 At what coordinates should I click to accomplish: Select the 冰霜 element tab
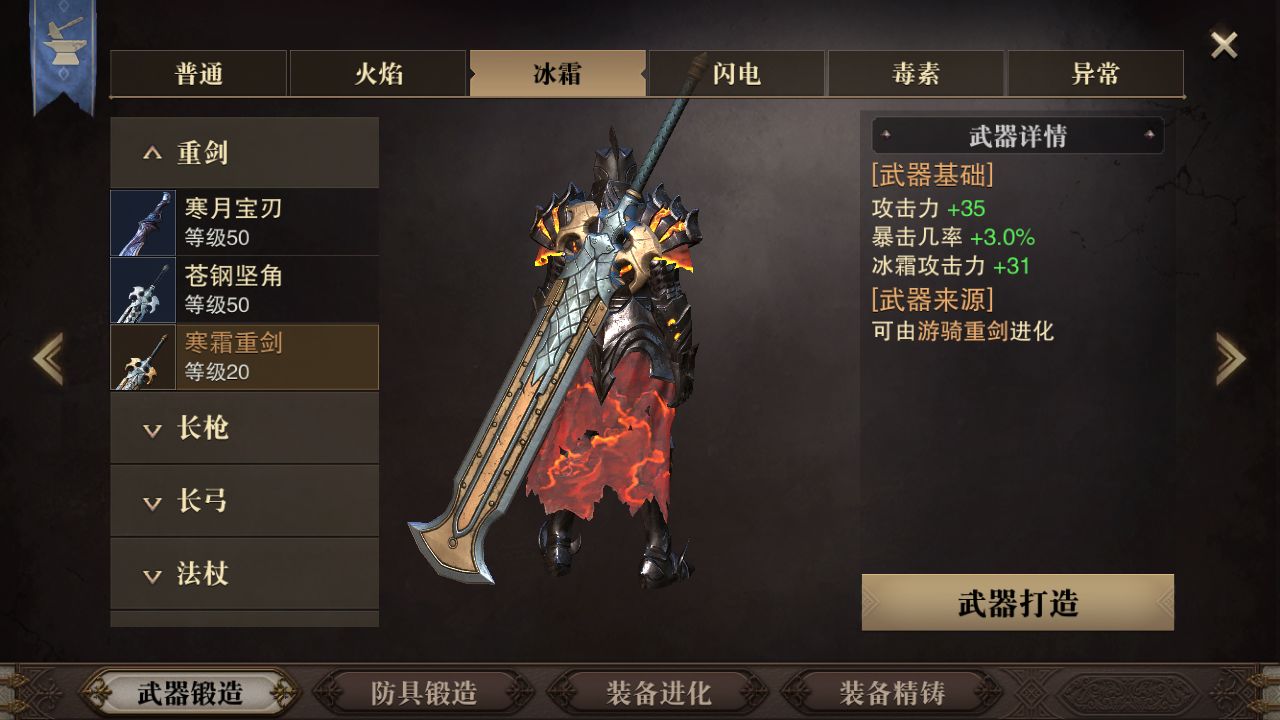pos(557,74)
